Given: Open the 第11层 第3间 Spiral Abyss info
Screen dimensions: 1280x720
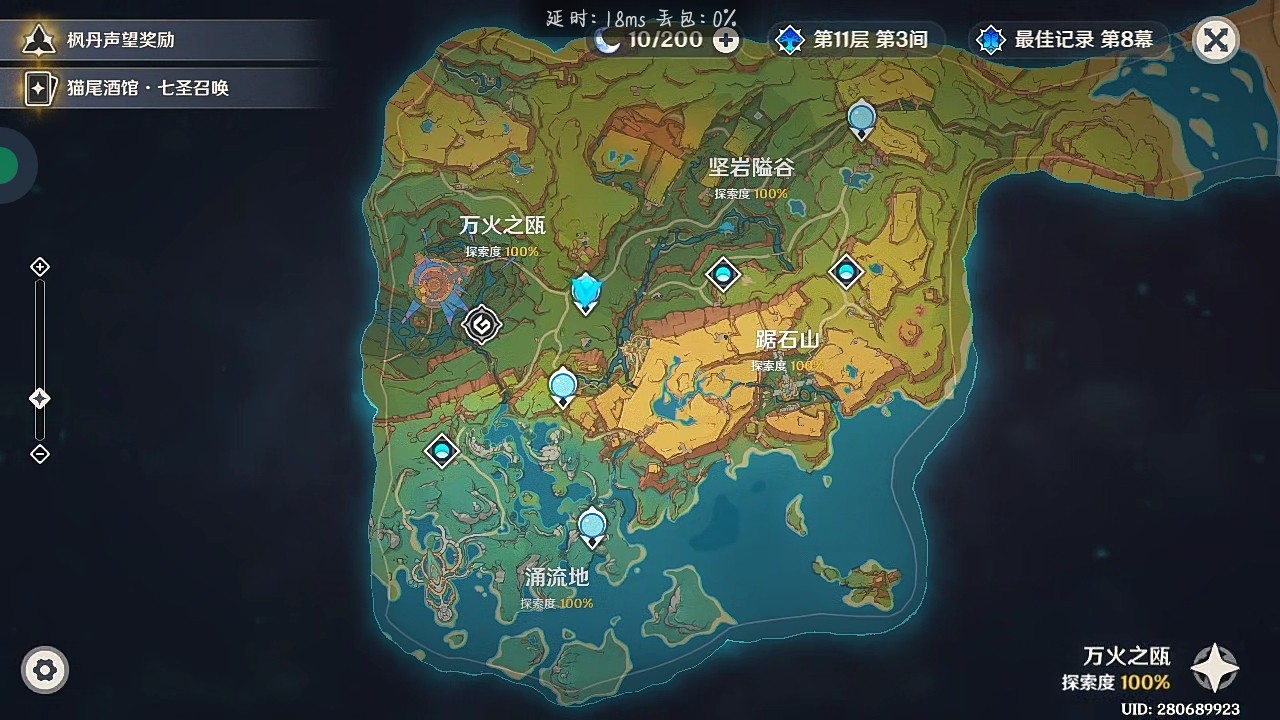Looking at the screenshot, I should [x=855, y=41].
